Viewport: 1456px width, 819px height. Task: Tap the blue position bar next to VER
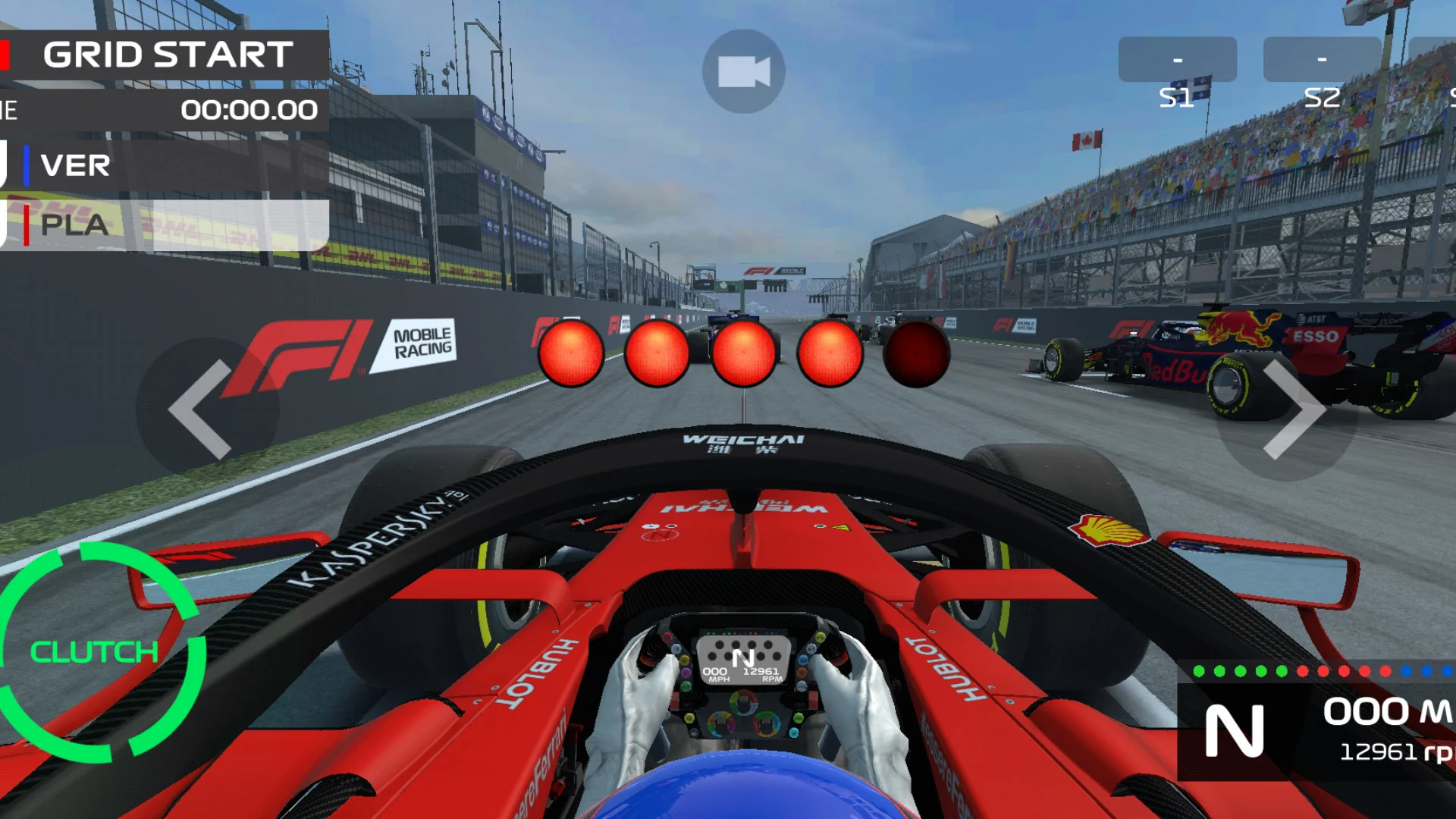point(26,165)
